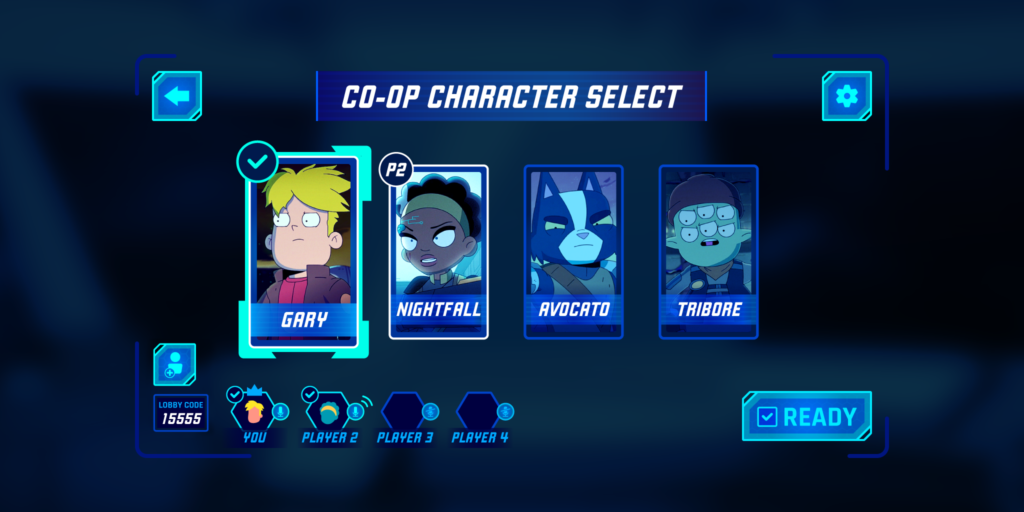Screen dimensions: 1024x512
Task: Mute Player 2's microphone icon
Action: click(357, 411)
